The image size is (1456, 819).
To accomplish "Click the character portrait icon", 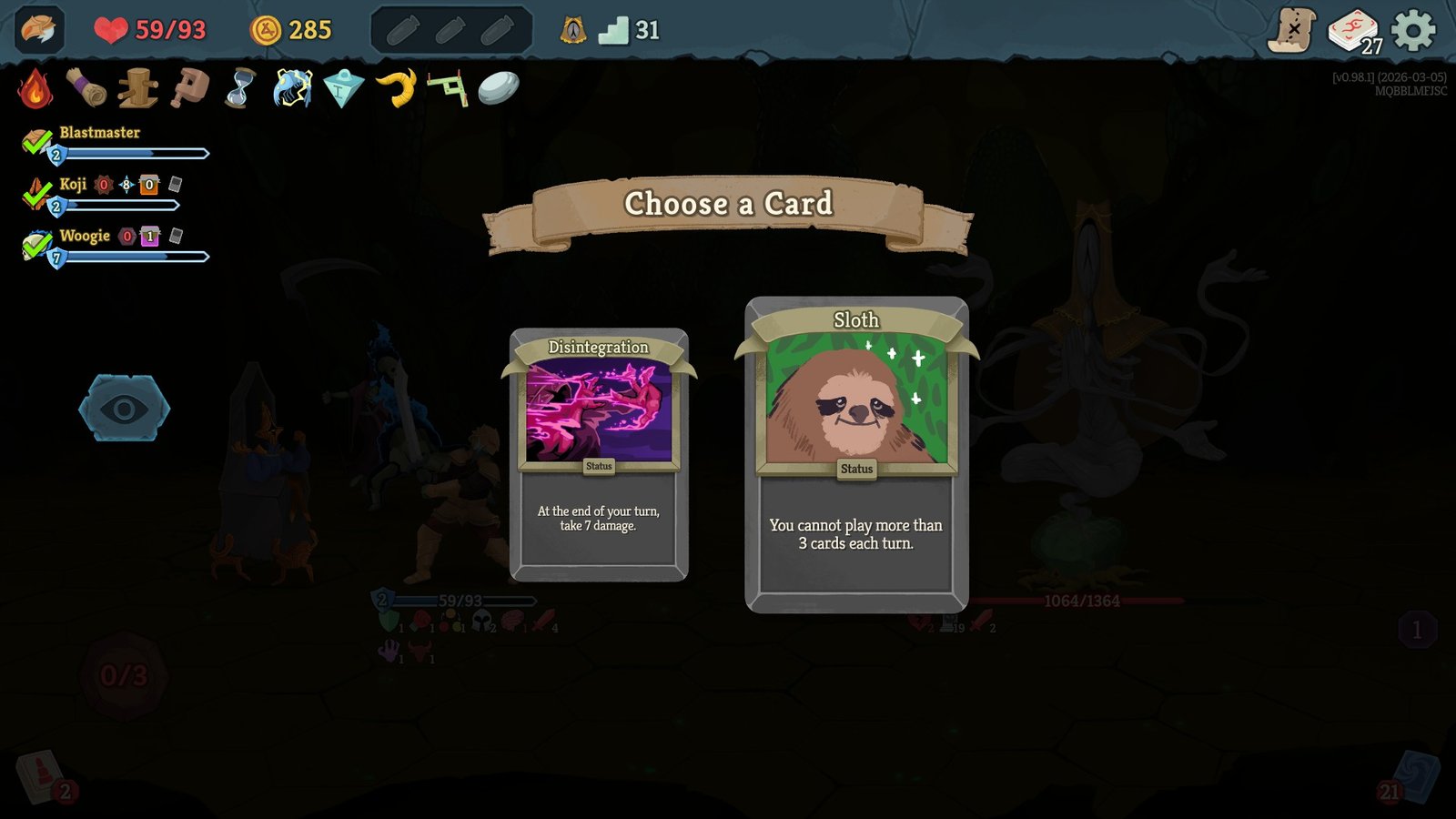I will click(x=39, y=30).
